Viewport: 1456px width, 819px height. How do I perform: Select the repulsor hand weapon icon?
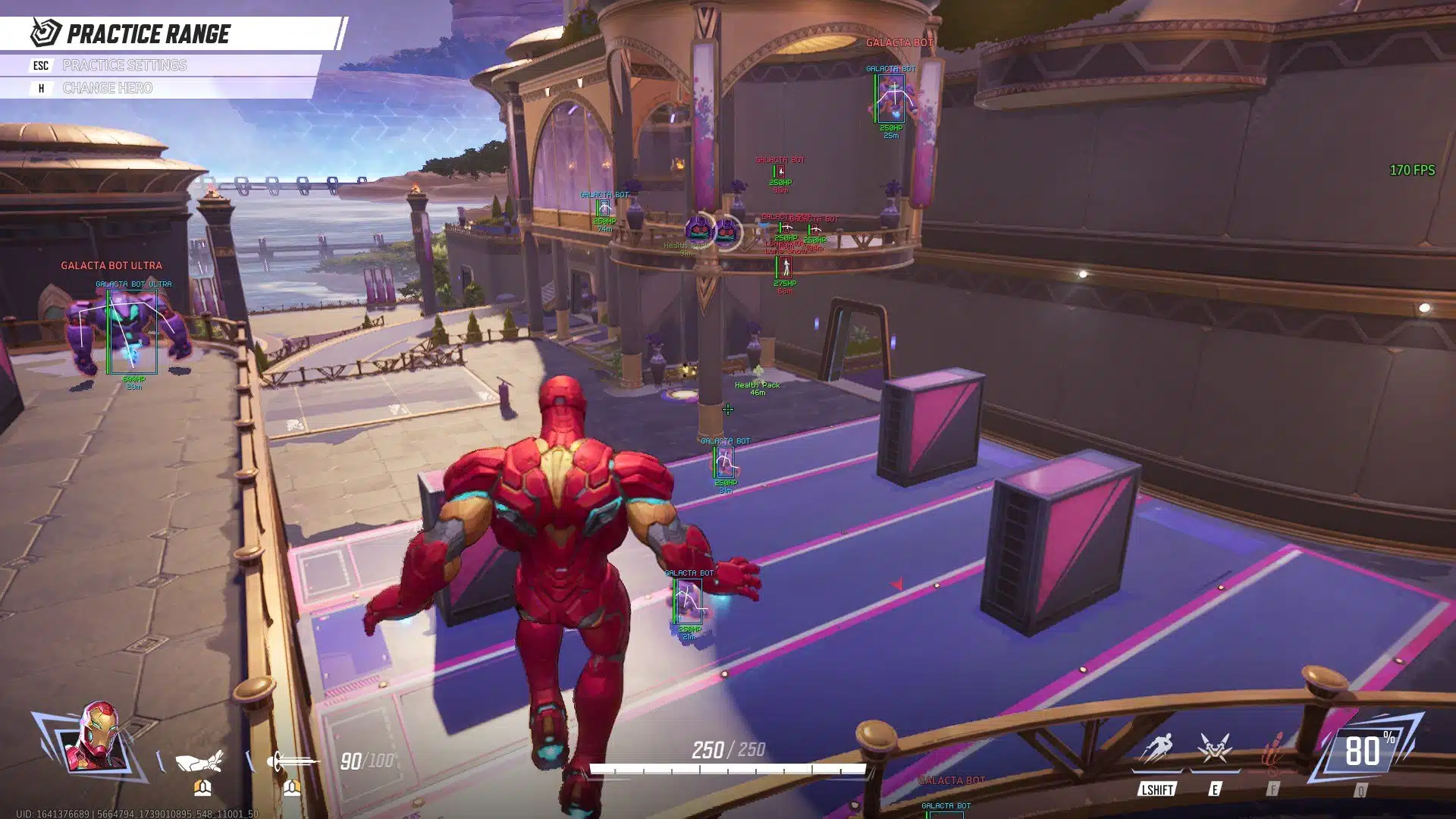click(201, 759)
